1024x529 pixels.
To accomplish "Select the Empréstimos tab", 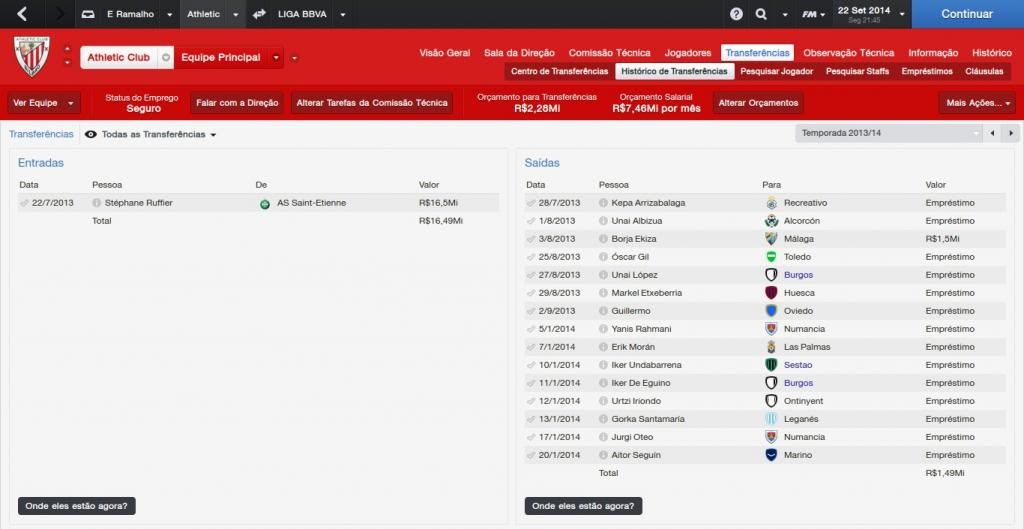I will coord(926,72).
